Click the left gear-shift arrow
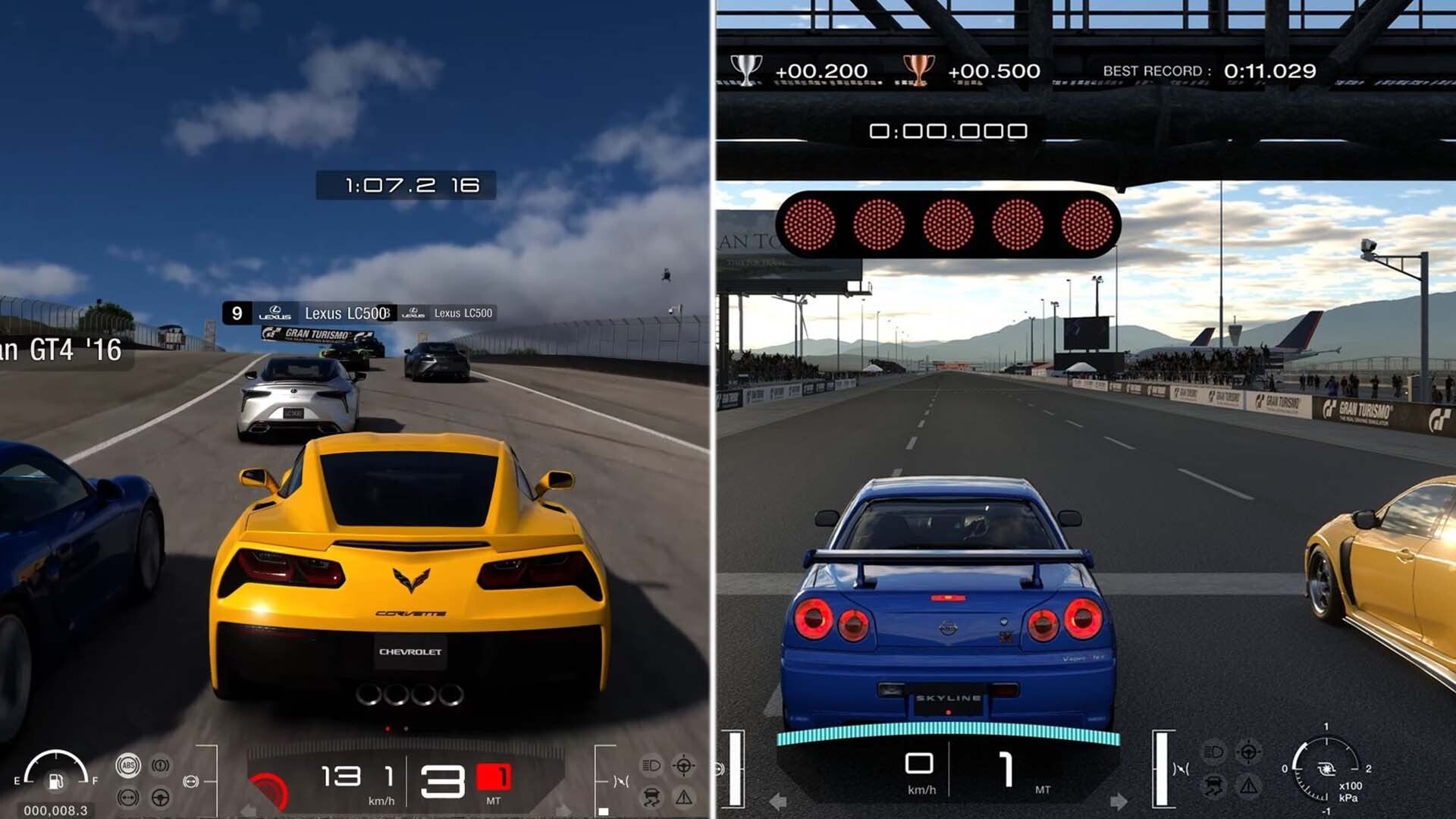Image resolution: width=1456 pixels, height=819 pixels. pos(778,802)
